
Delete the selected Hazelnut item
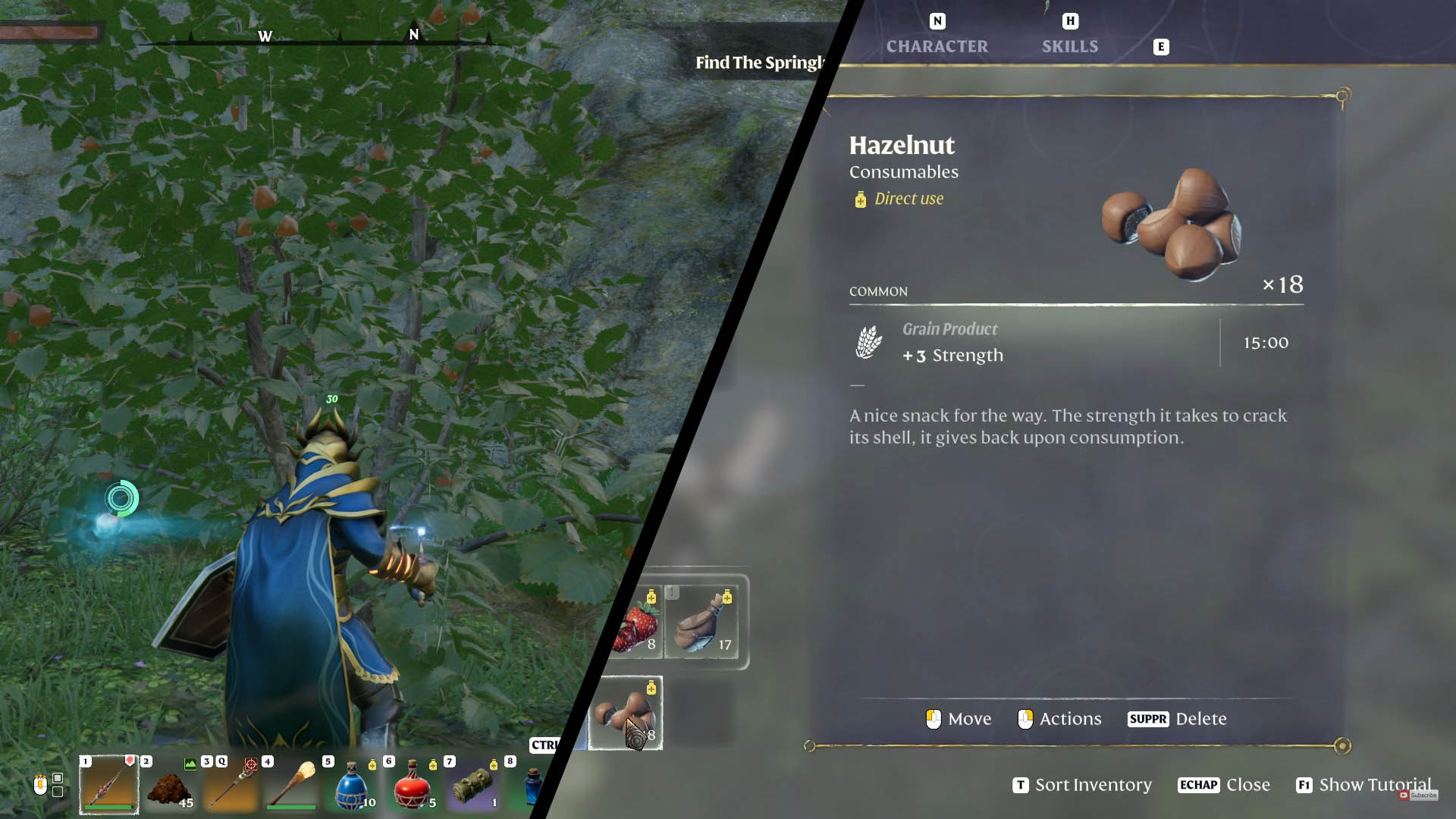[x=1177, y=719]
